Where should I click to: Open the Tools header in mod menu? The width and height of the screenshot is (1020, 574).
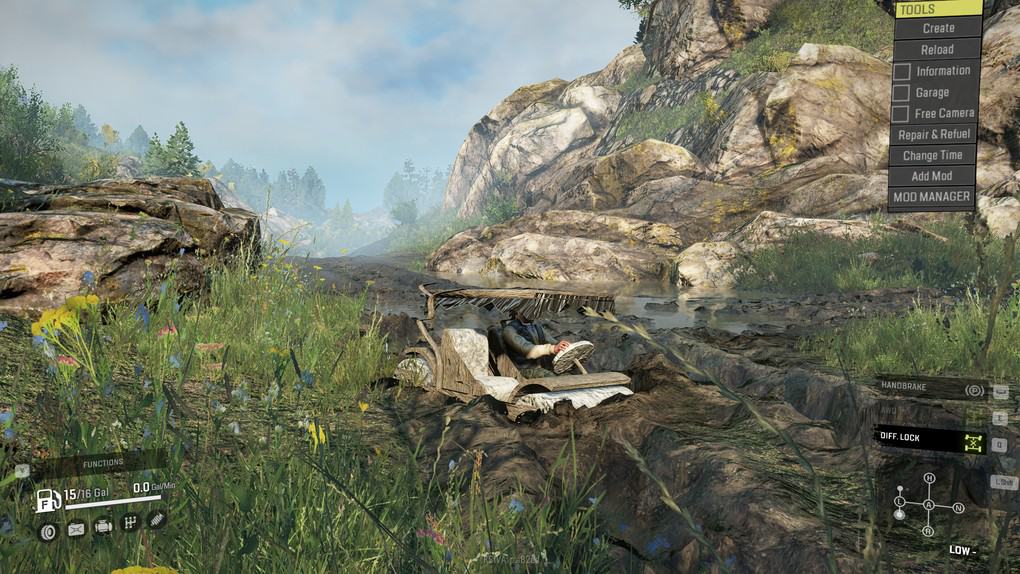[937, 9]
